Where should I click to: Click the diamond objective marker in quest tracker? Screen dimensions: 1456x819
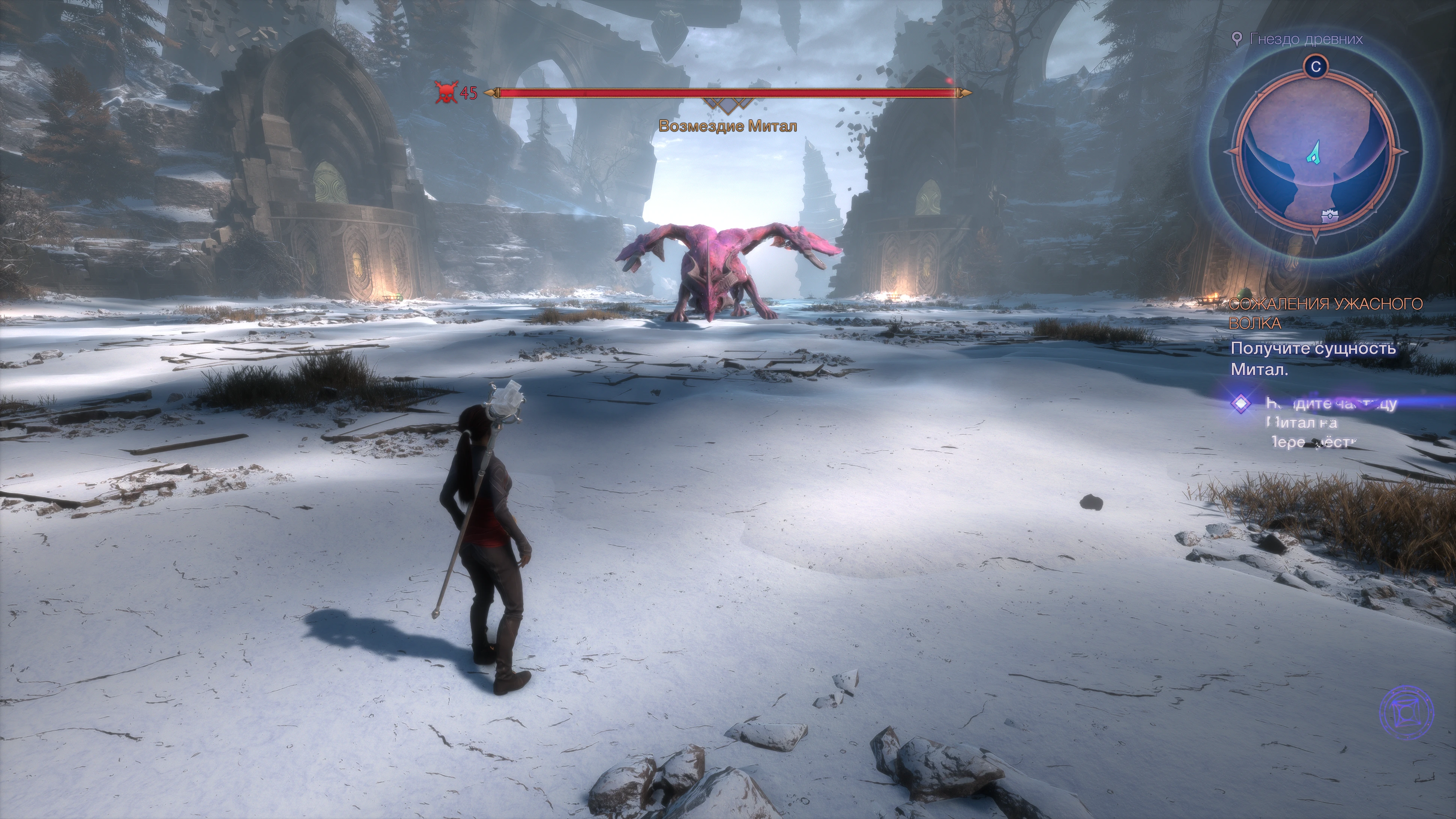(x=1242, y=404)
